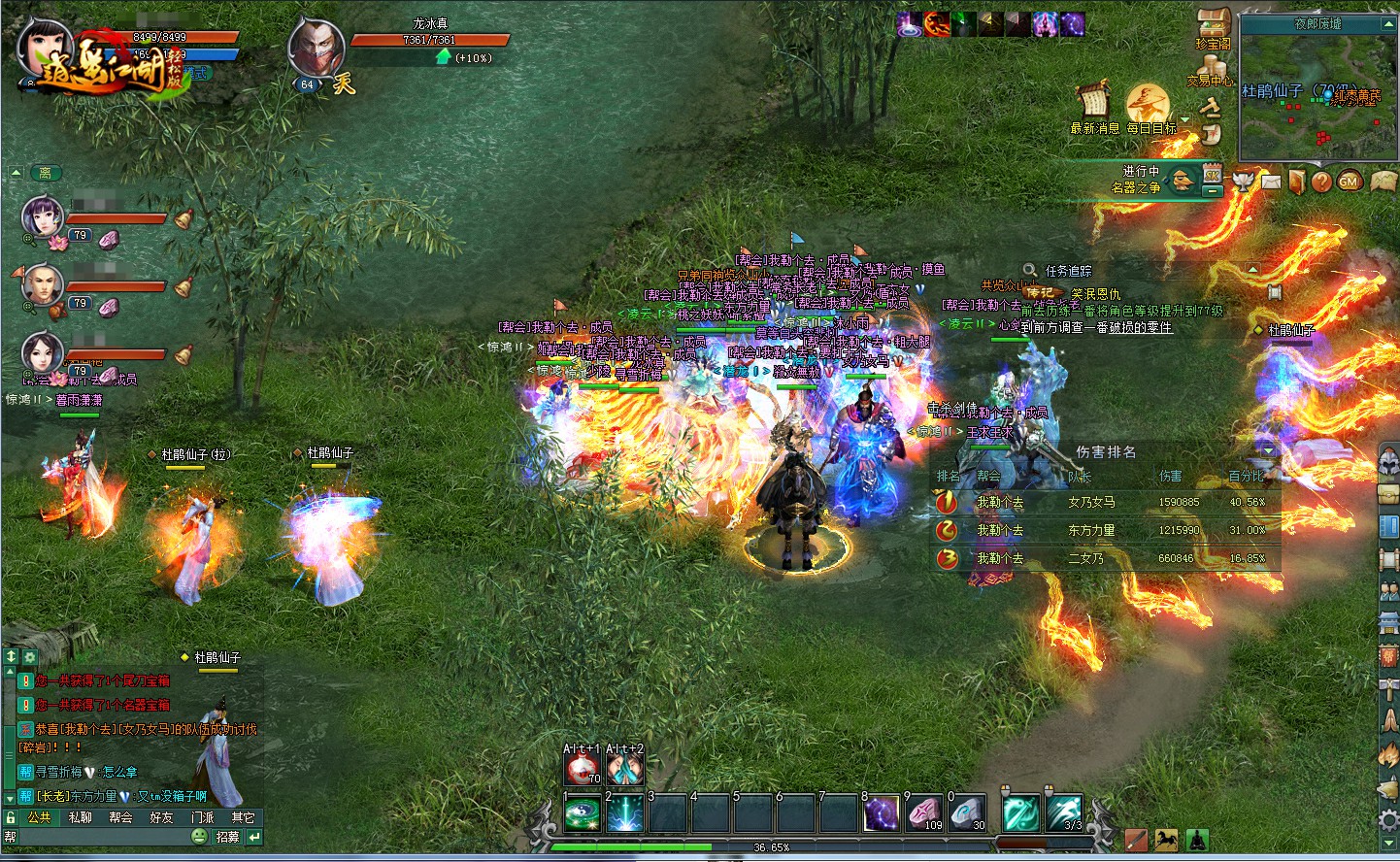Use the purple constellation skill in slot 8
This screenshot has width=1400, height=862.
click(881, 814)
